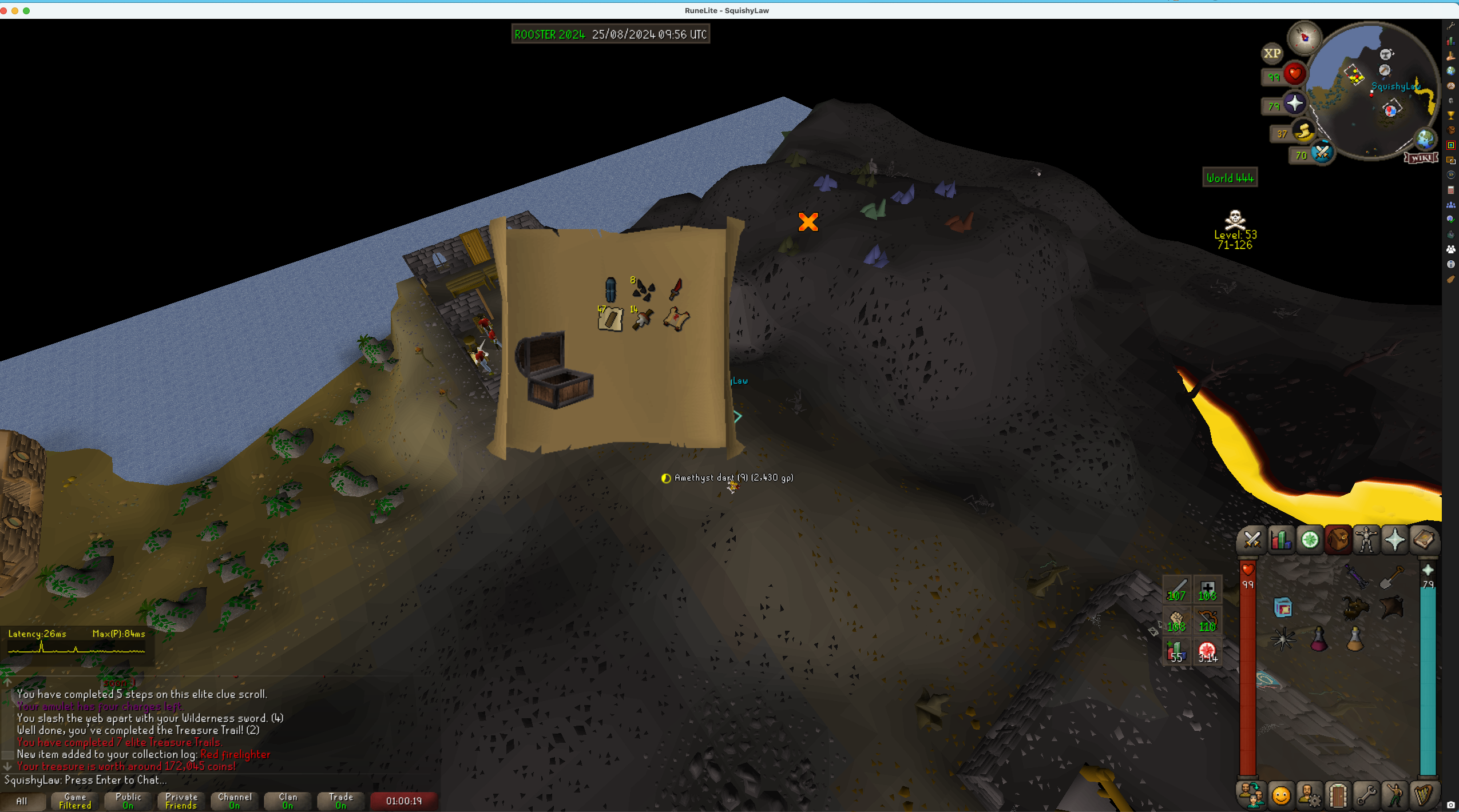Select the Trade chat tab
This screenshot has width=1459, height=812.
point(341,801)
